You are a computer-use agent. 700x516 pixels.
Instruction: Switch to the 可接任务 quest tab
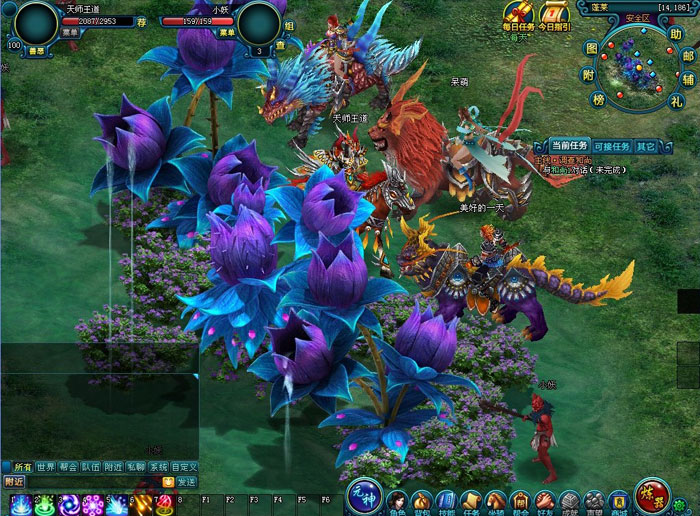tap(613, 147)
